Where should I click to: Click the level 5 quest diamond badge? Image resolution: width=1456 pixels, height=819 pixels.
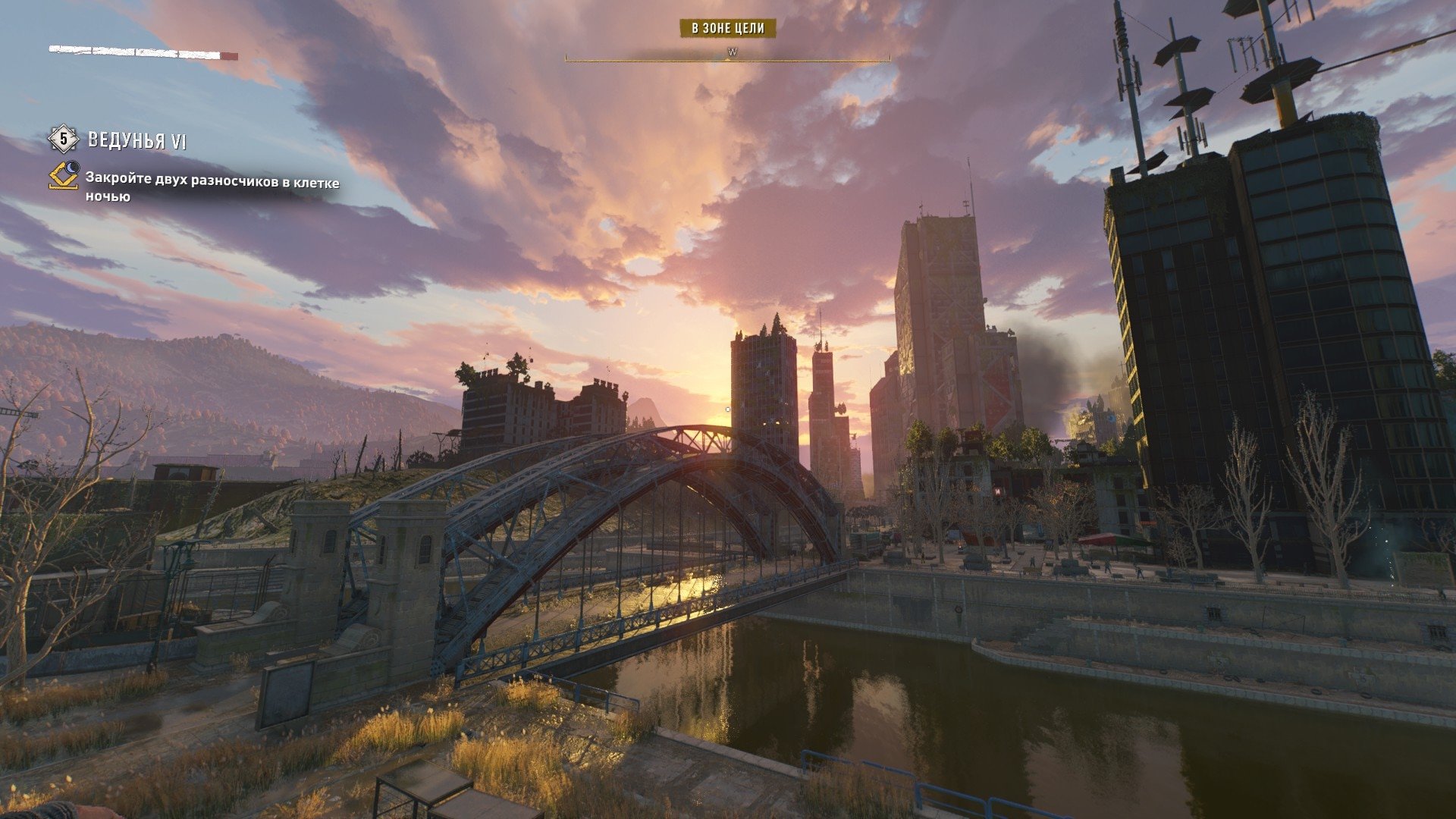point(64,140)
